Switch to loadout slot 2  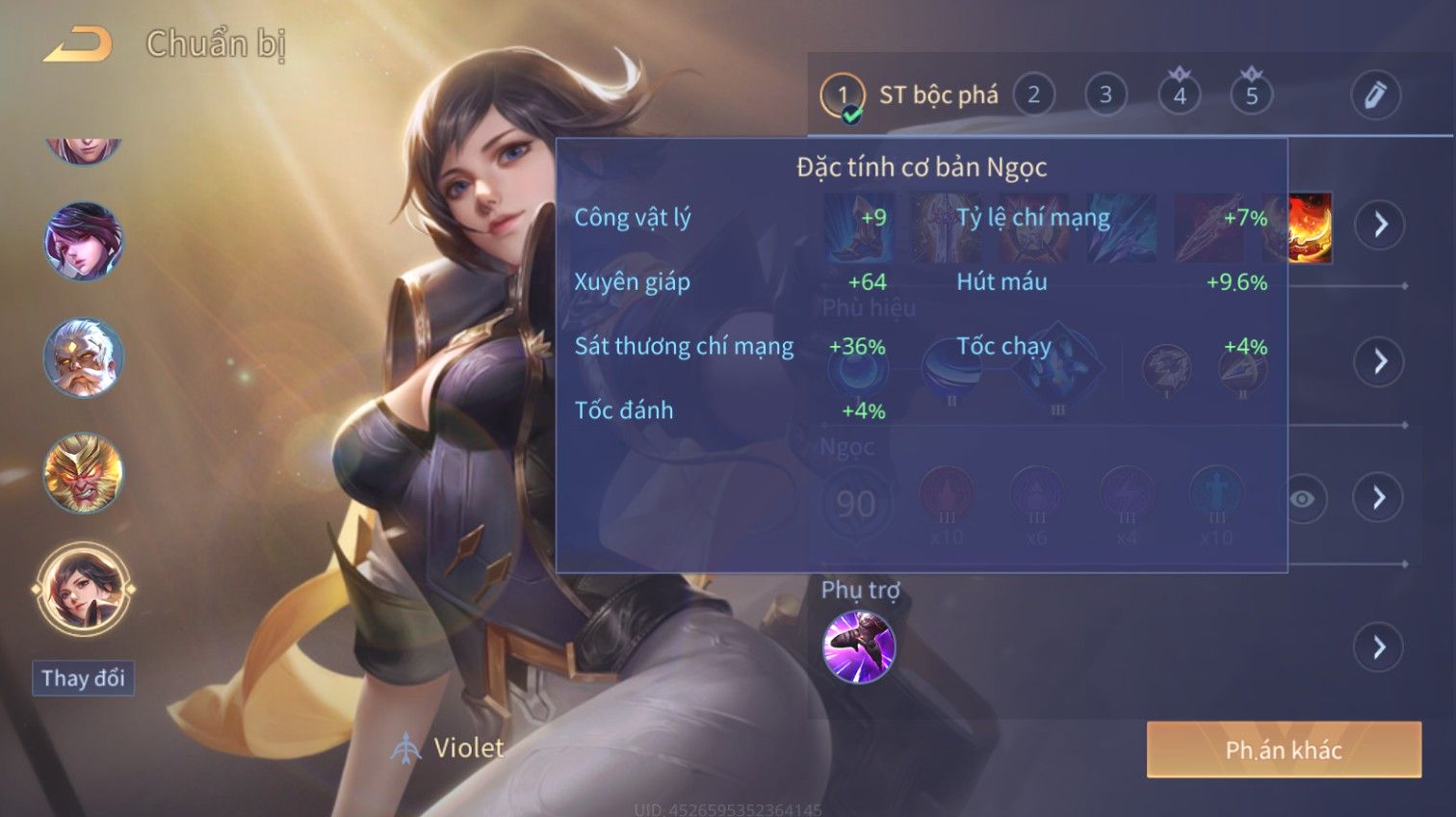click(1033, 95)
